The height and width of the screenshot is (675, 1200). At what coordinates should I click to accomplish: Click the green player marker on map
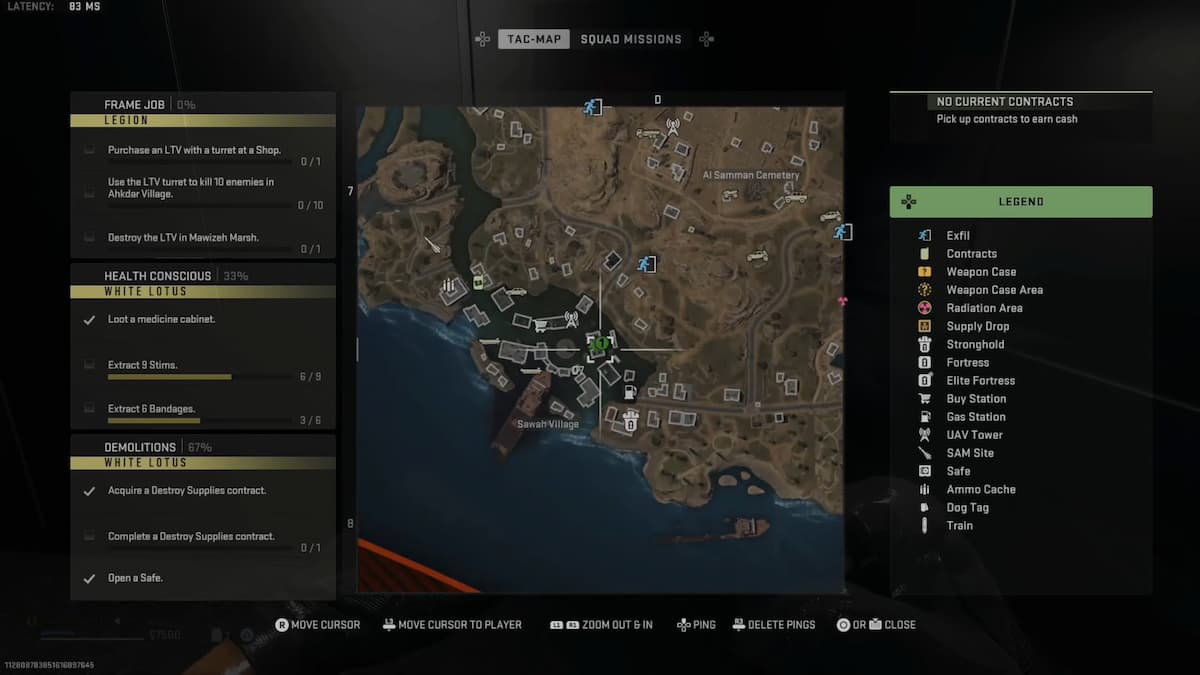(x=601, y=344)
